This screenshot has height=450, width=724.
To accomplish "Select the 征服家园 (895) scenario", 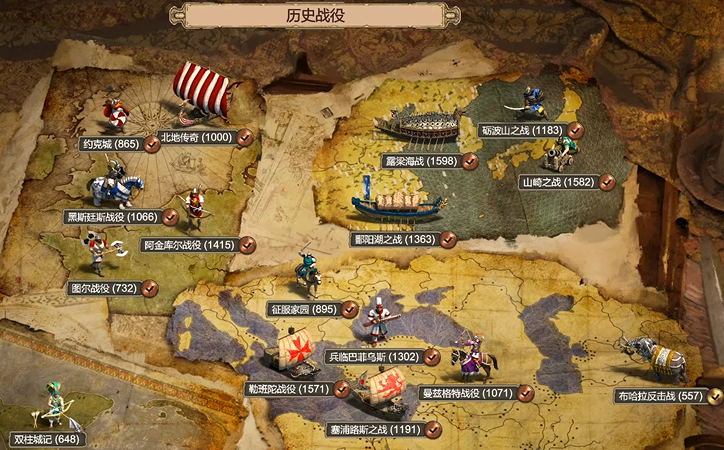I will pyautogui.click(x=303, y=310).
